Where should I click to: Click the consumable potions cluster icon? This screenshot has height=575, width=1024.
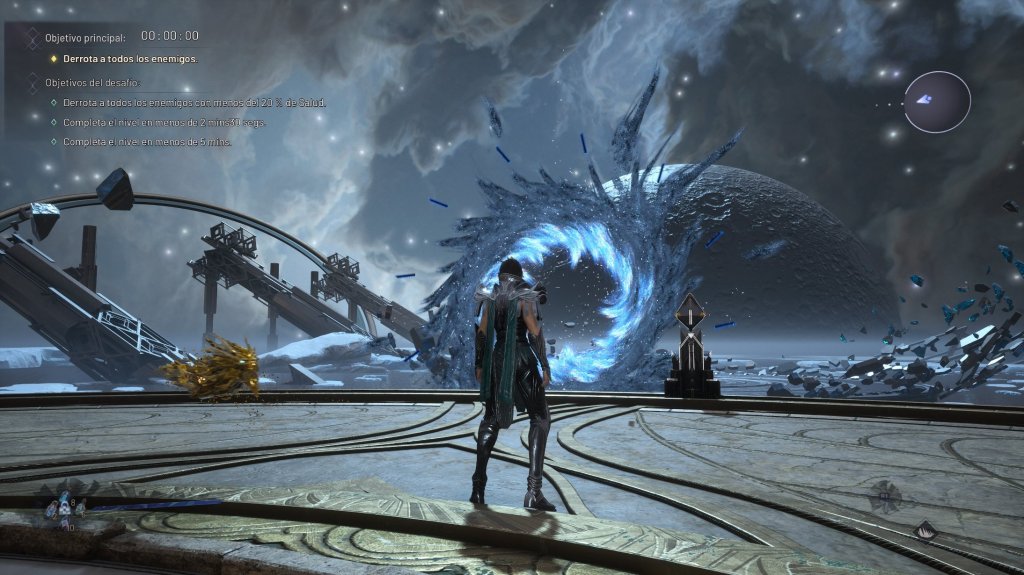pyautogui.click(x=66, y=508)
